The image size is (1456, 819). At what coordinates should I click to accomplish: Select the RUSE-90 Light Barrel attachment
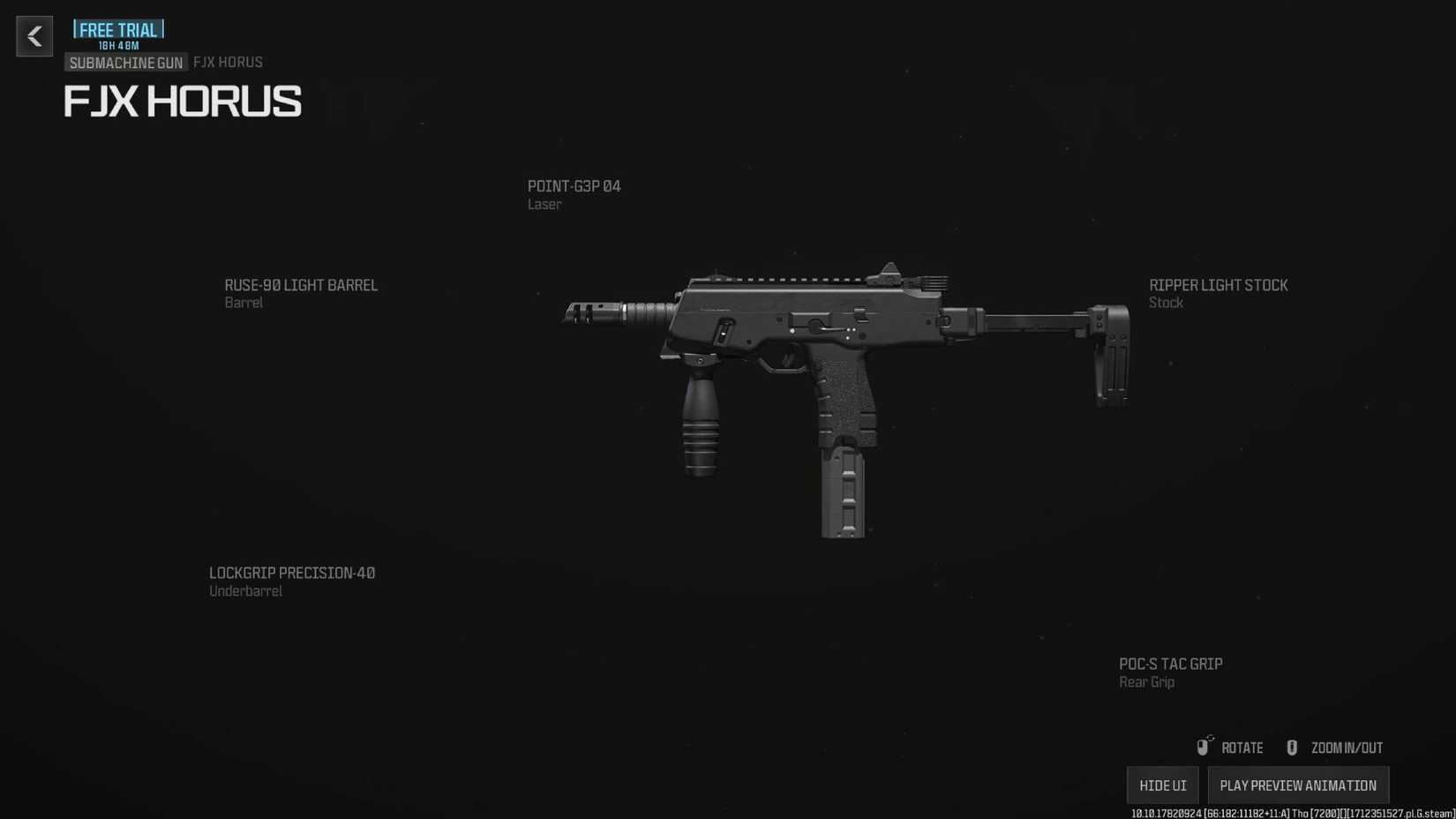(x=301, y=285)
